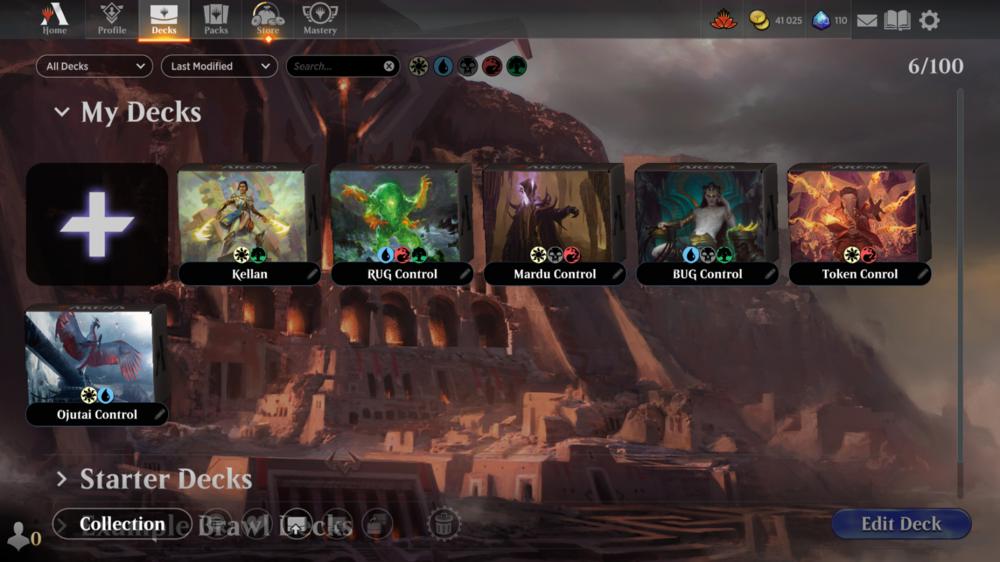
Task: Show the Mastery tab
Action: 320,19
